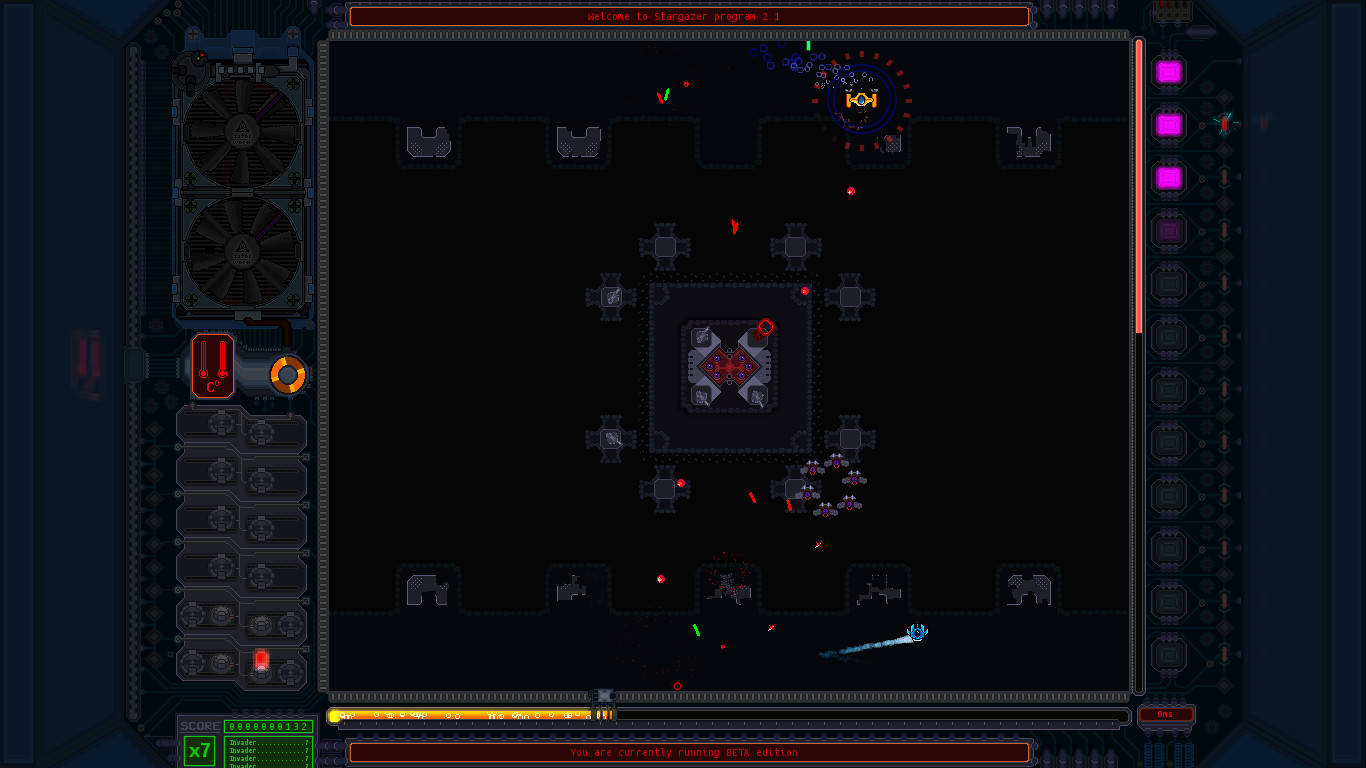The width and height of the screenshot is (1366, 768).
Task: Click the Welcome to Stargazer program 2.1 banner
Action: pyautogui.click(x=688, y=16)
